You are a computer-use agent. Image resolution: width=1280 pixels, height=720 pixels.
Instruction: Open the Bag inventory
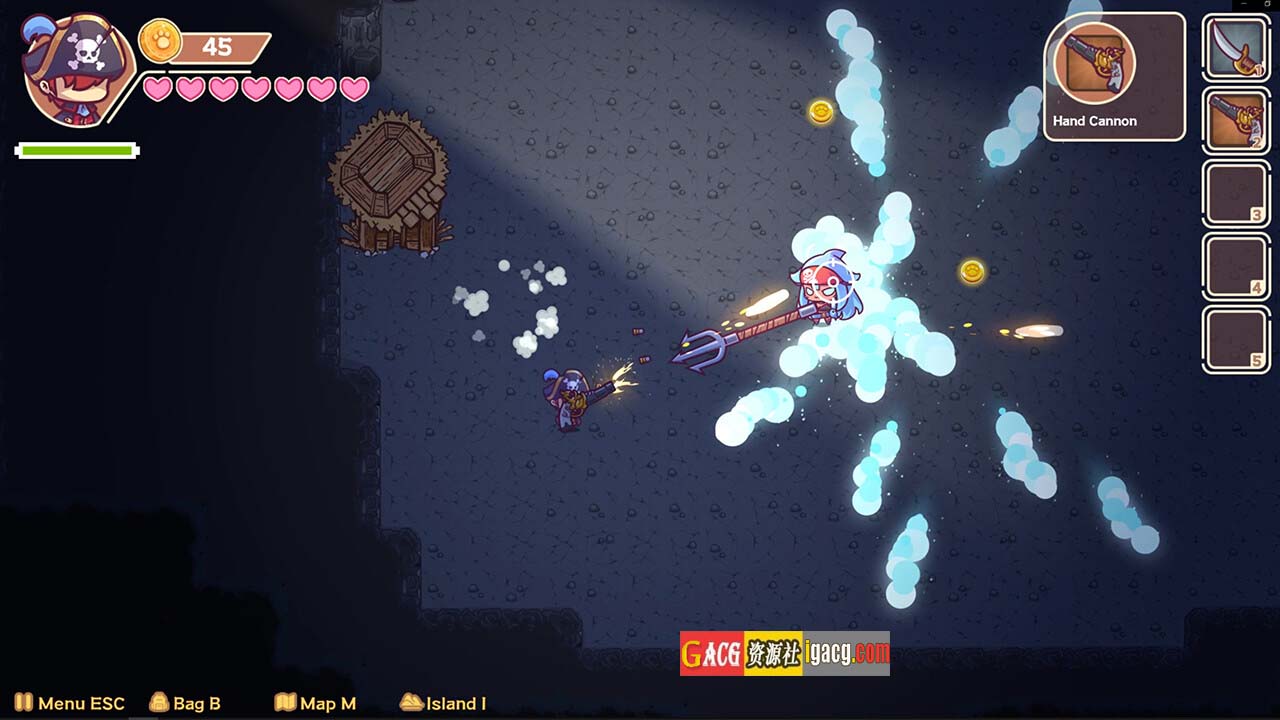point(185,703)
